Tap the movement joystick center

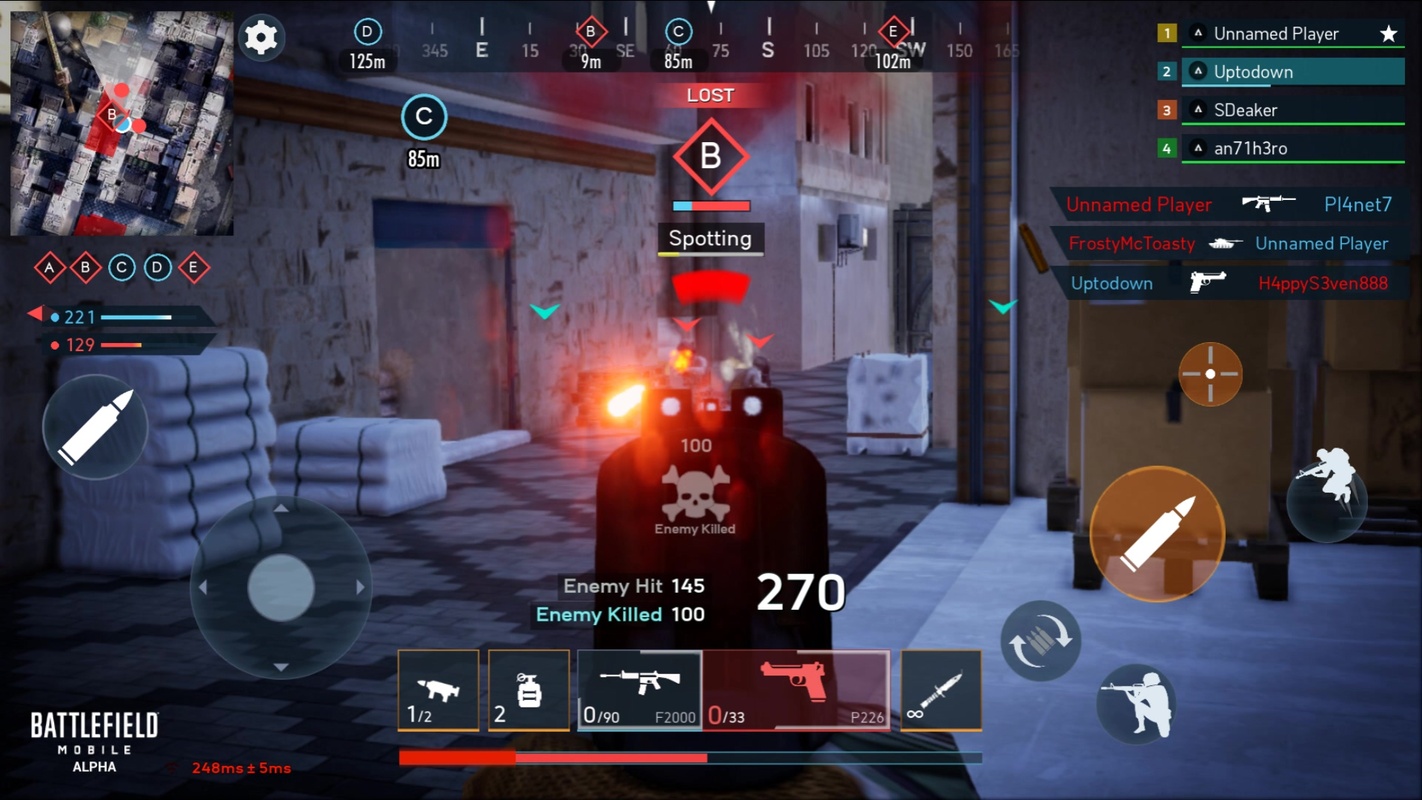[281, 587]
